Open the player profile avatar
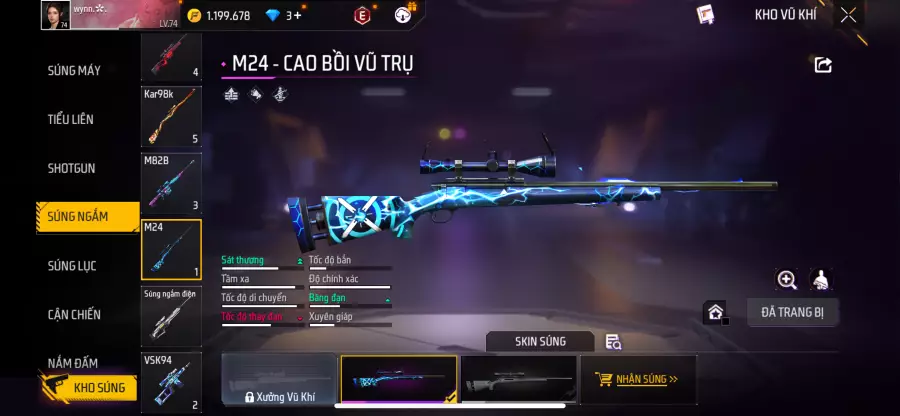The width and height of the screenshot is (900, 416). 56,15
